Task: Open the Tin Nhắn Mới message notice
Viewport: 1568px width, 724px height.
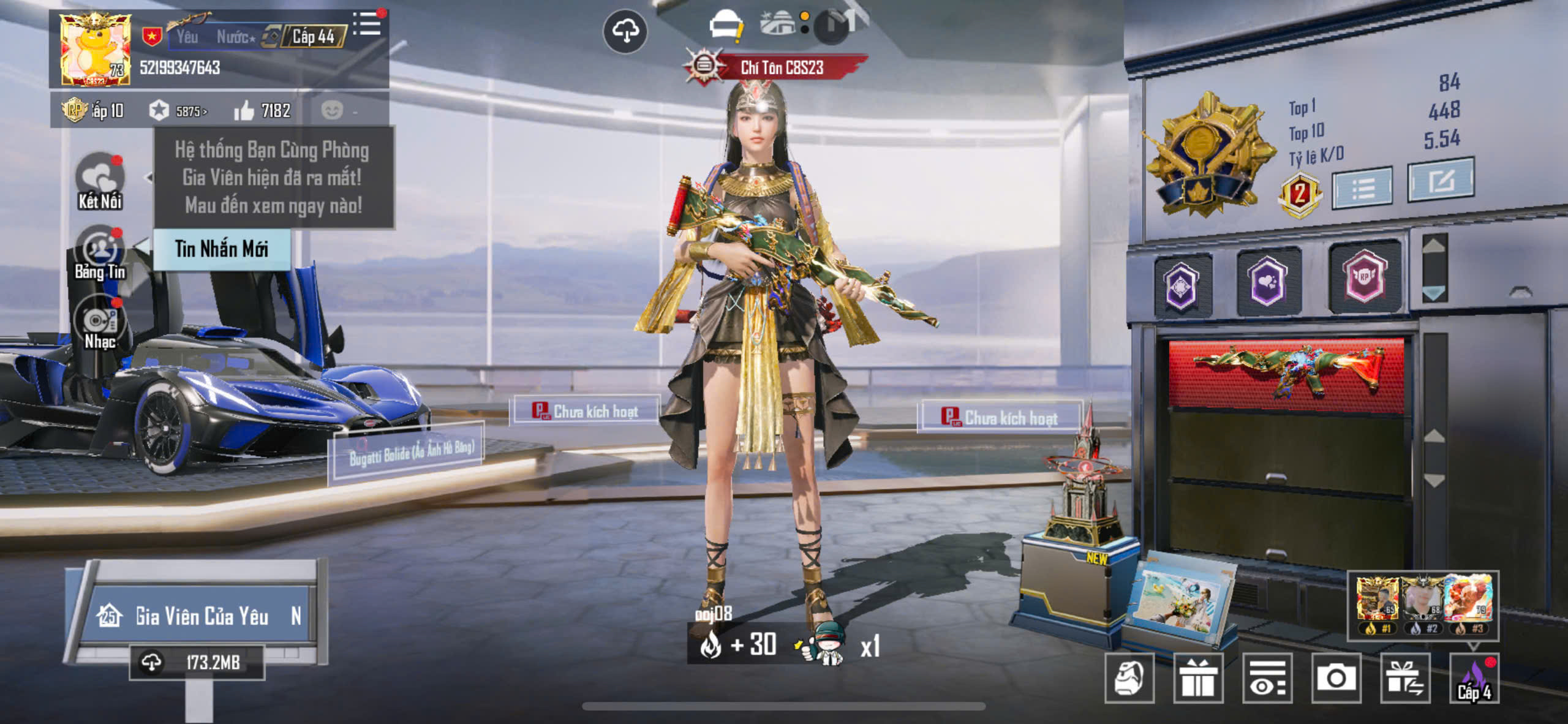Action: point(221,249)
